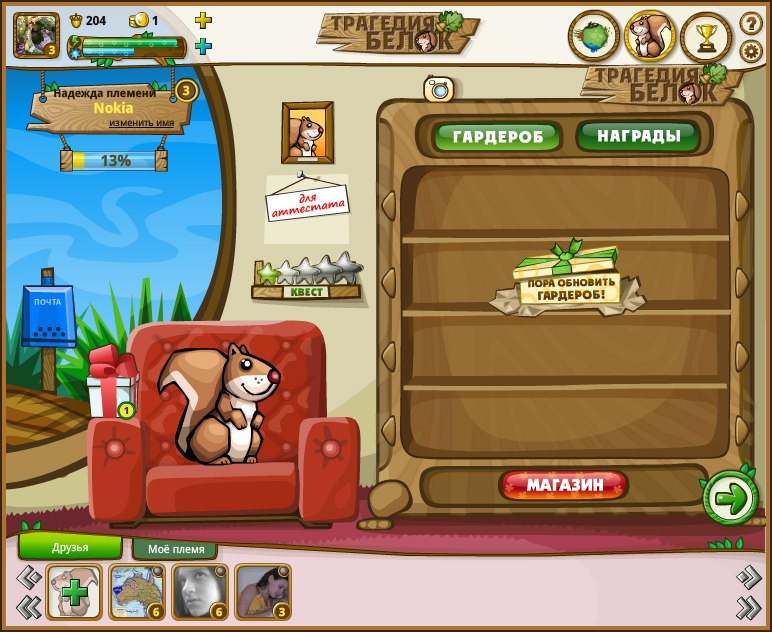
Task: Click the player avatar in top corner
Action: coord(36,34)
